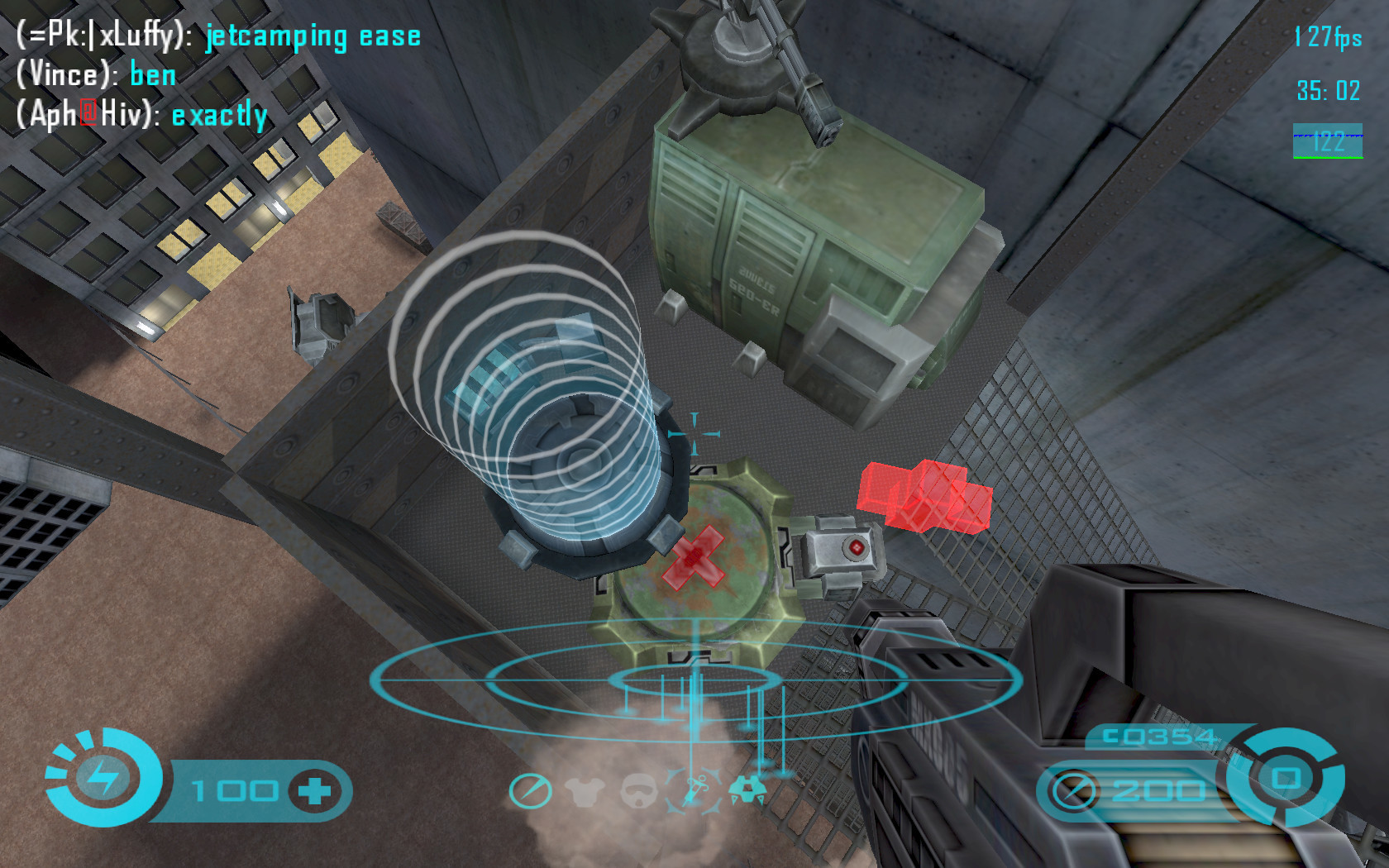
Task: Click the lagometer network graph
Action: [x=1327, y=141]
